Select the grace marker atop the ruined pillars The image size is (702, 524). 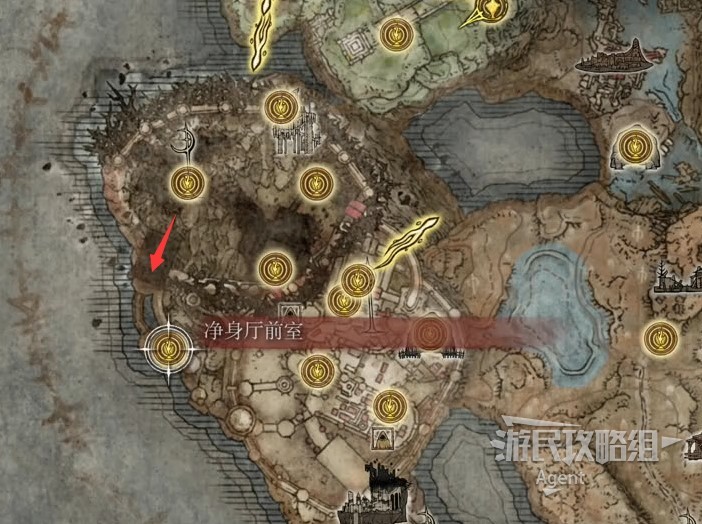(x=279, y=105)
